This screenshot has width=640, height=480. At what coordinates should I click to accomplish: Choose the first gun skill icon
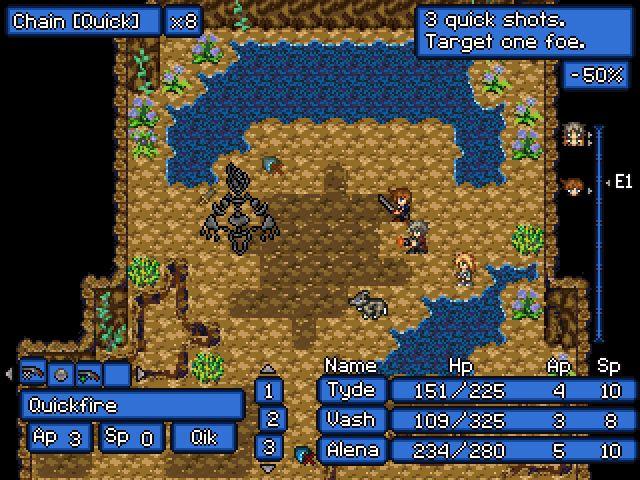pyautogui.click(x=34, y=374)
